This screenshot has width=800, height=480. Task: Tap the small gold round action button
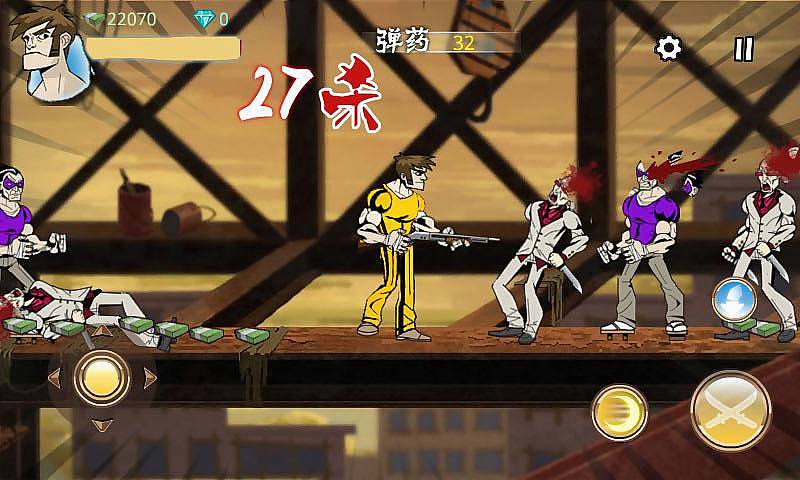(619, 412)
